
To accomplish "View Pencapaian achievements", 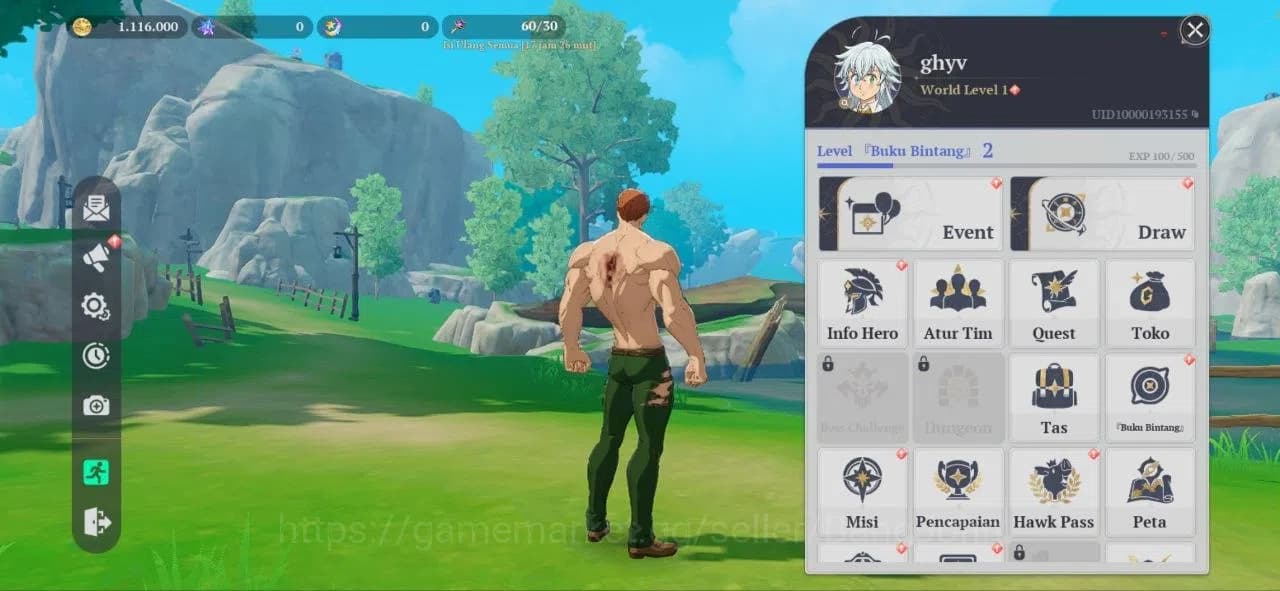I will point(958,492).
